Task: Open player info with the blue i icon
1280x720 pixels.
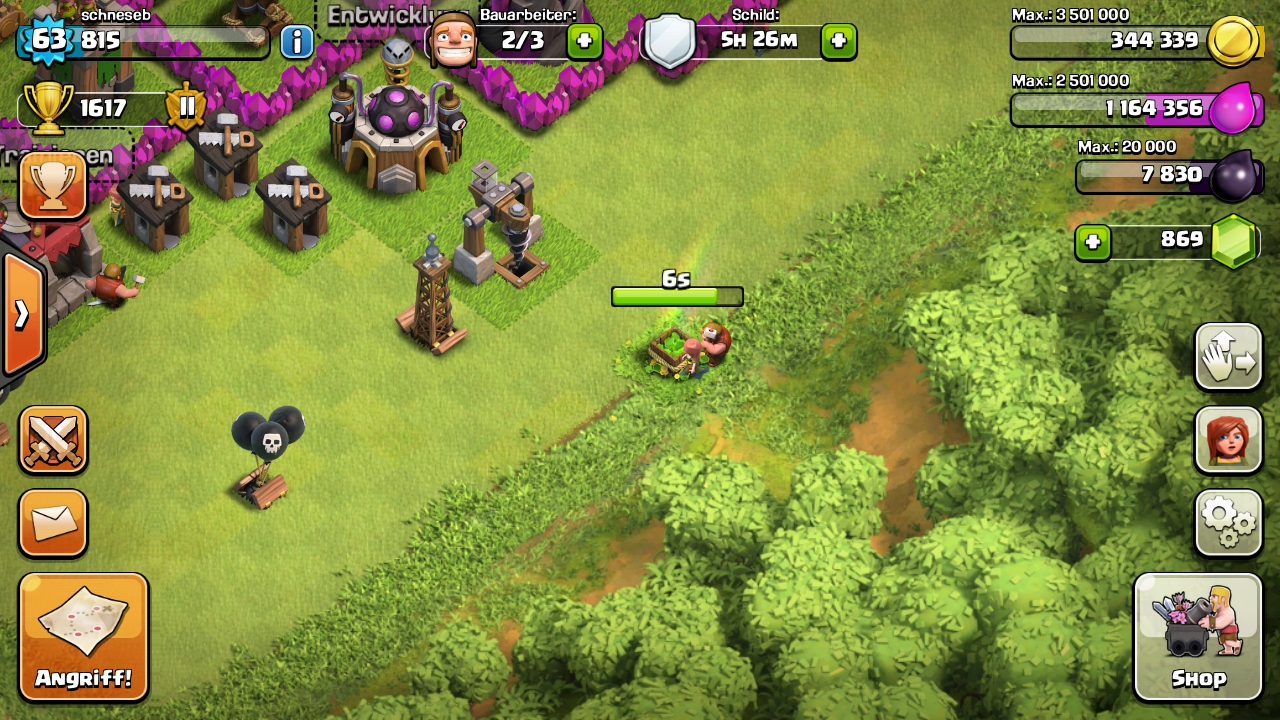Action: pyautogui.click(x=297, y=40)
